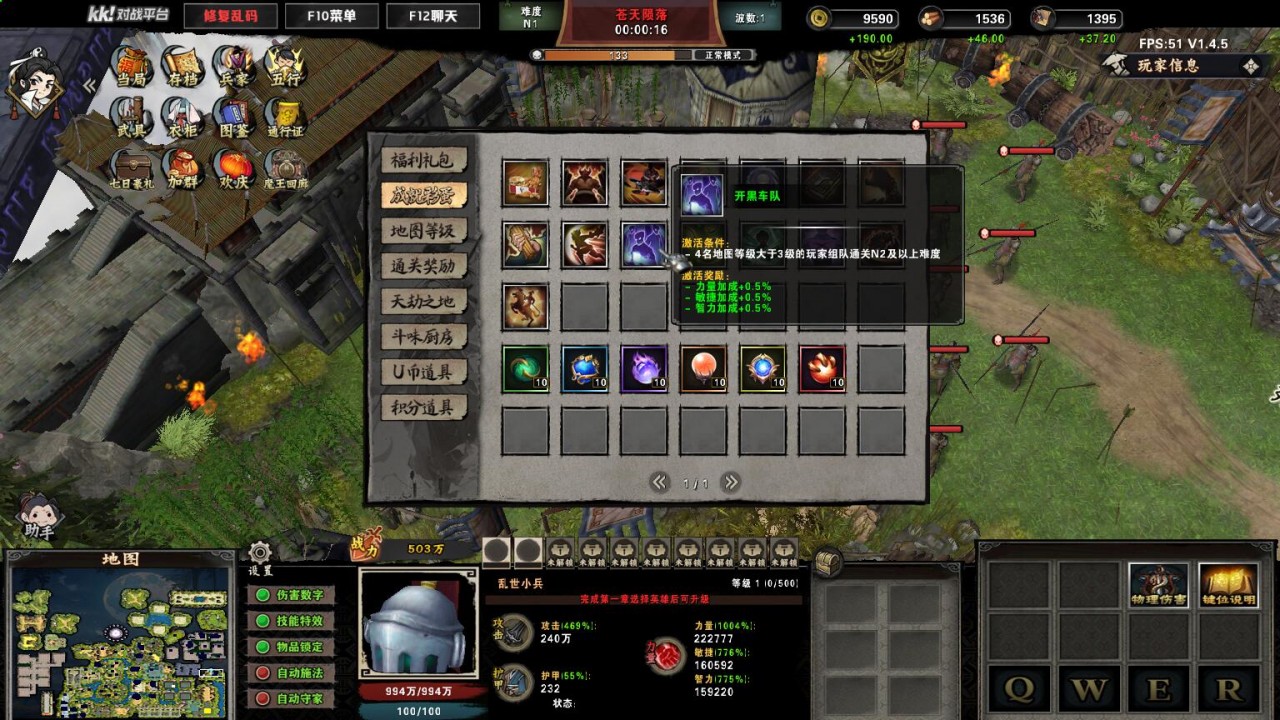Open the 图鉴 codex icon
The height and width of the screenshot is (720, 1280).
[x=233, y=119]
